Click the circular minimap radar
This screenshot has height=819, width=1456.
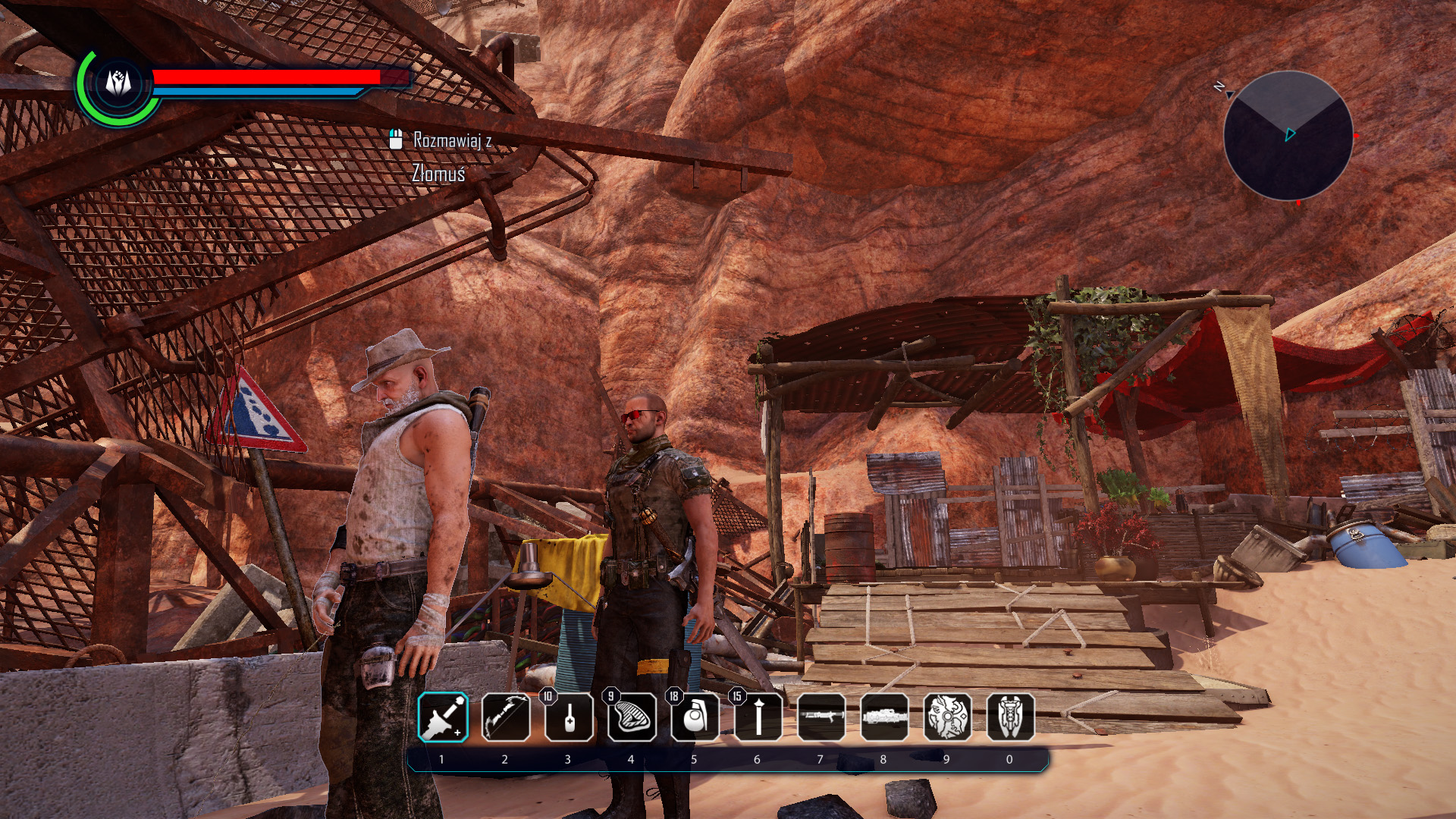pos(1288,136)
